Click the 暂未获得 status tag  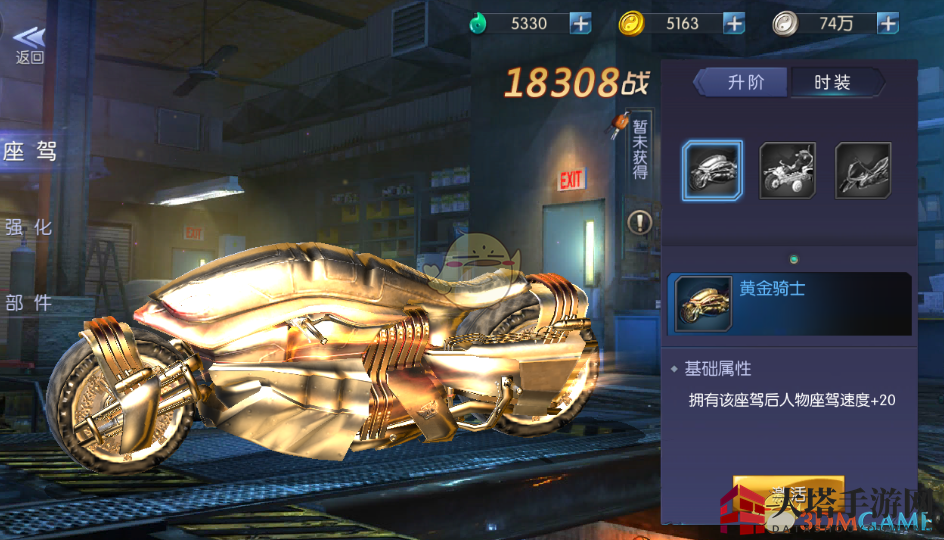[639, 152]
